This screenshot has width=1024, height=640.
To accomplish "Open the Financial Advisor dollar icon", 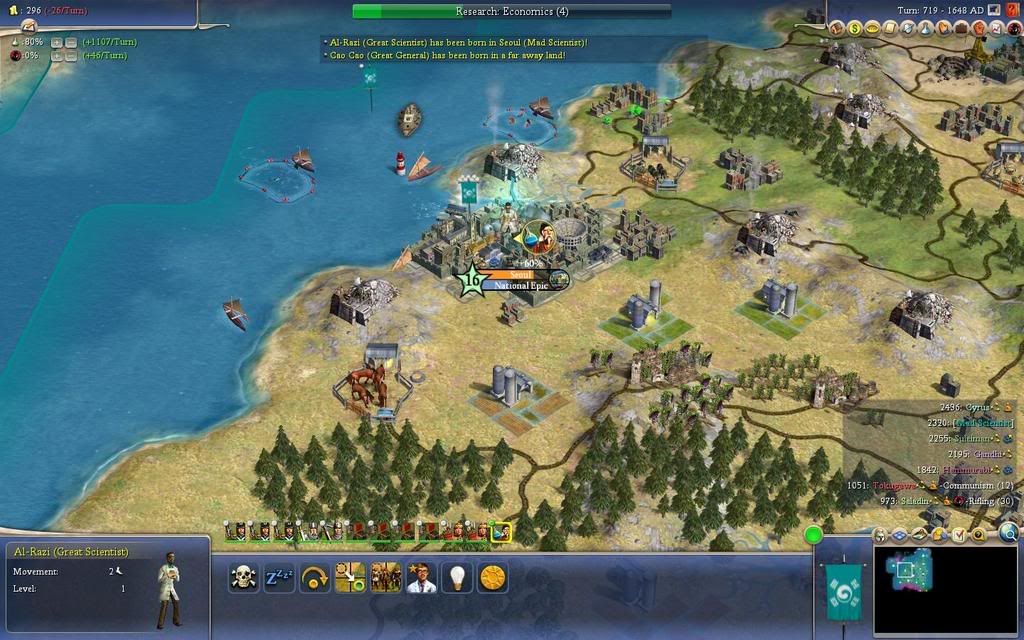I will [x=856, y=29].
